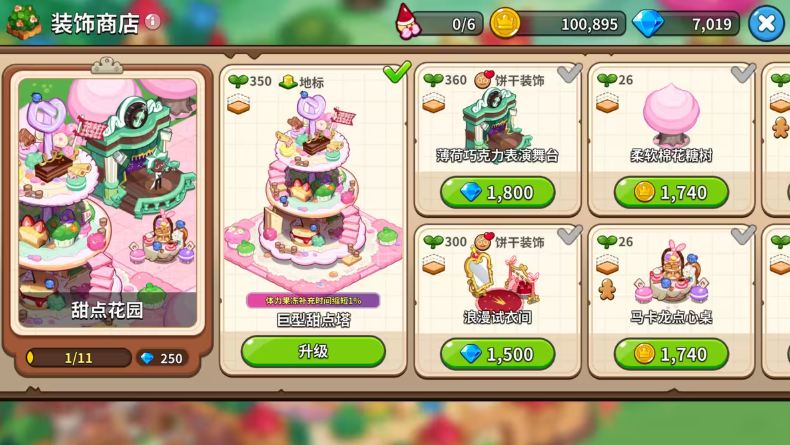Select the 甜点花园 theme card
790x445 pixels.
click(x=107, y=200)
